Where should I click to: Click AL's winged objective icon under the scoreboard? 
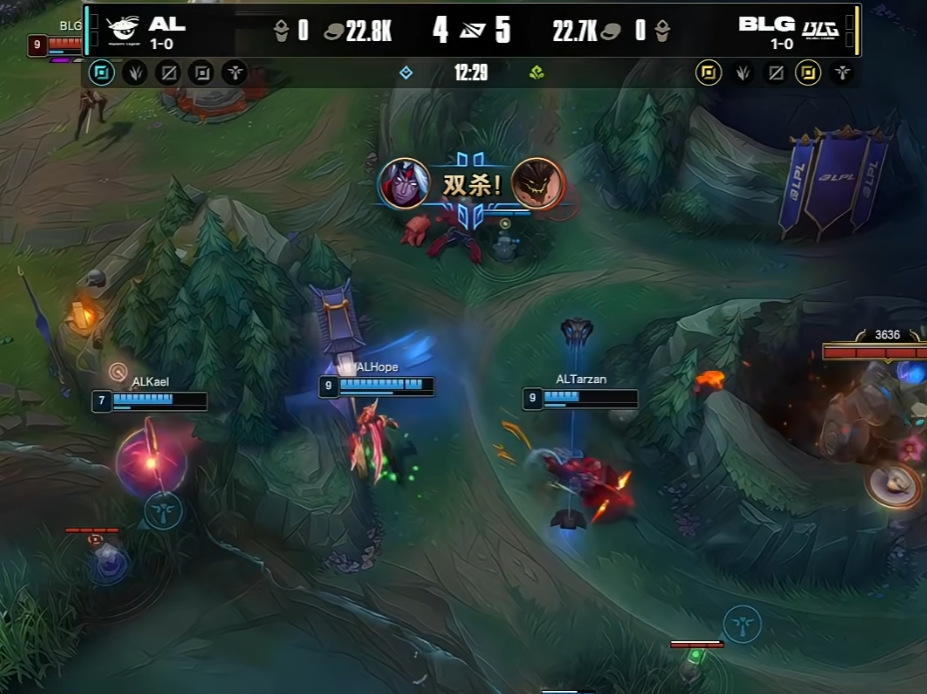(234, 72)
